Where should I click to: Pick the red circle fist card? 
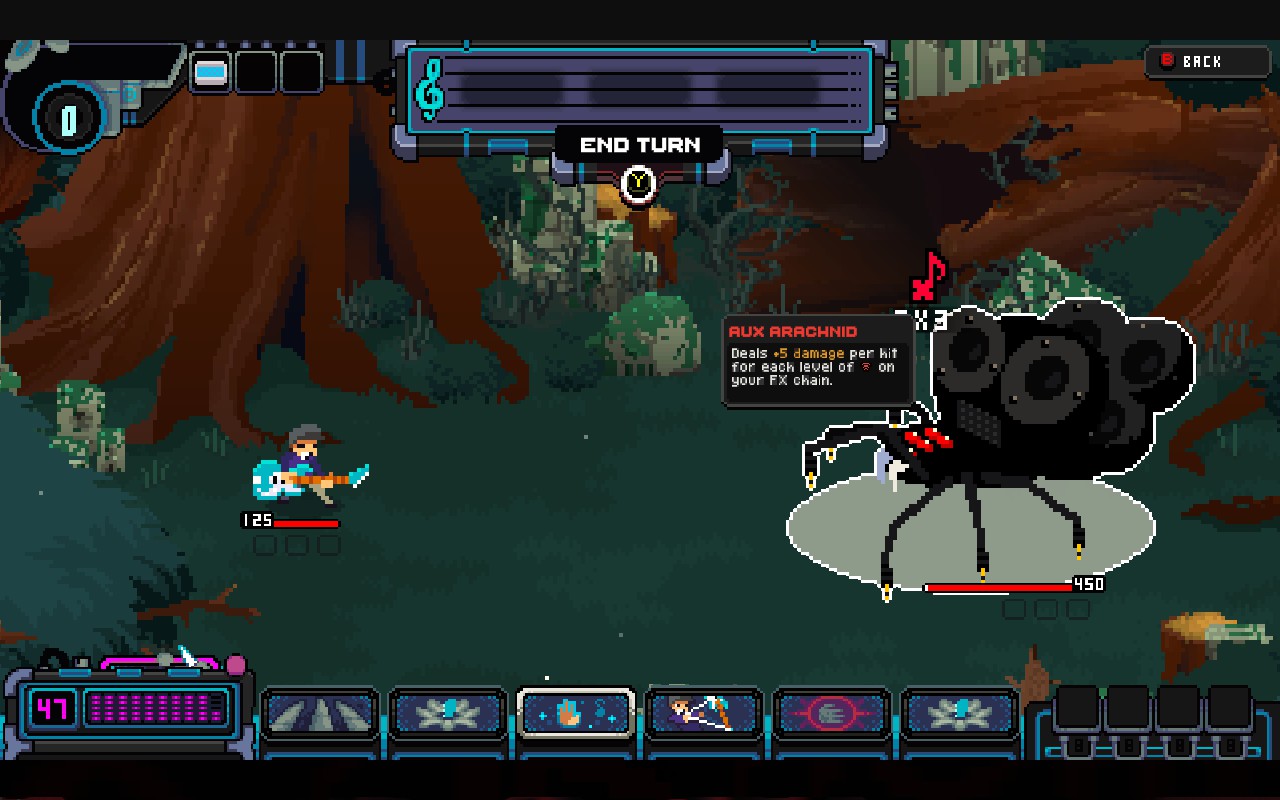832,714
